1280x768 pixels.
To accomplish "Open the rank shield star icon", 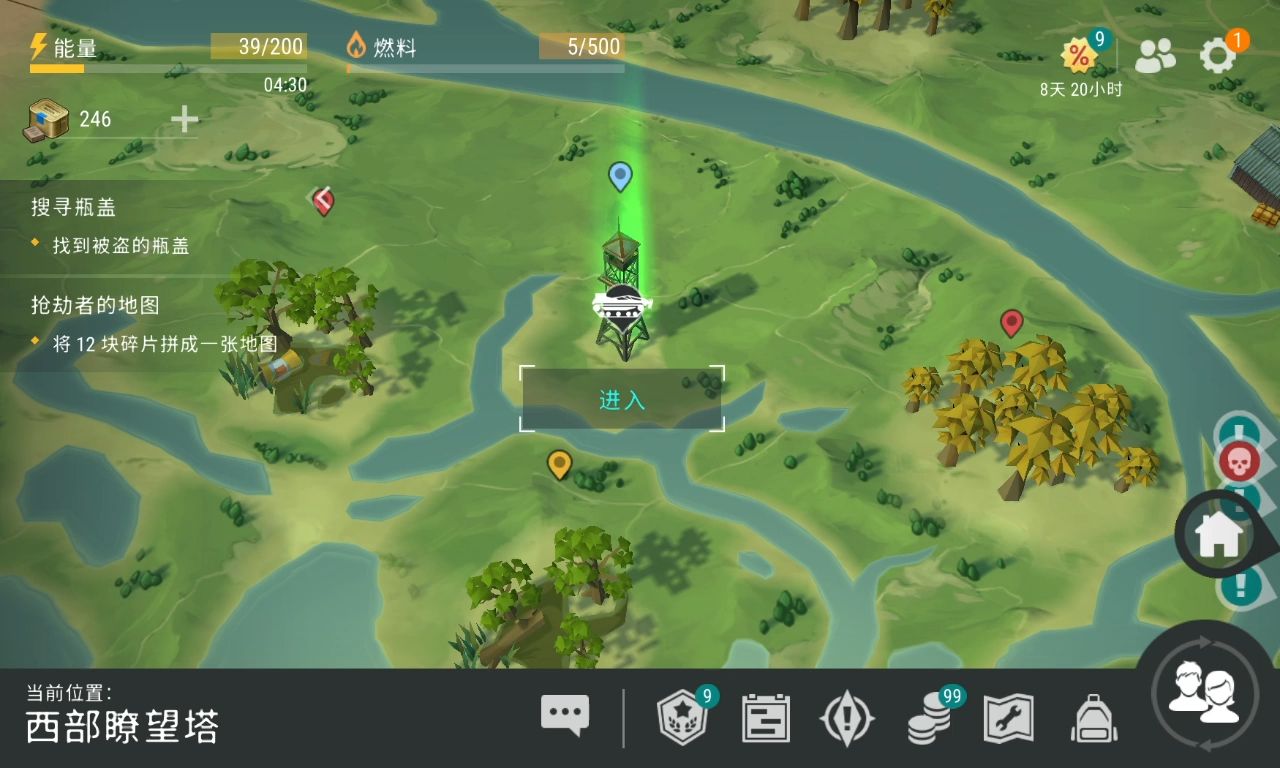I will click(x=682, y=718).
